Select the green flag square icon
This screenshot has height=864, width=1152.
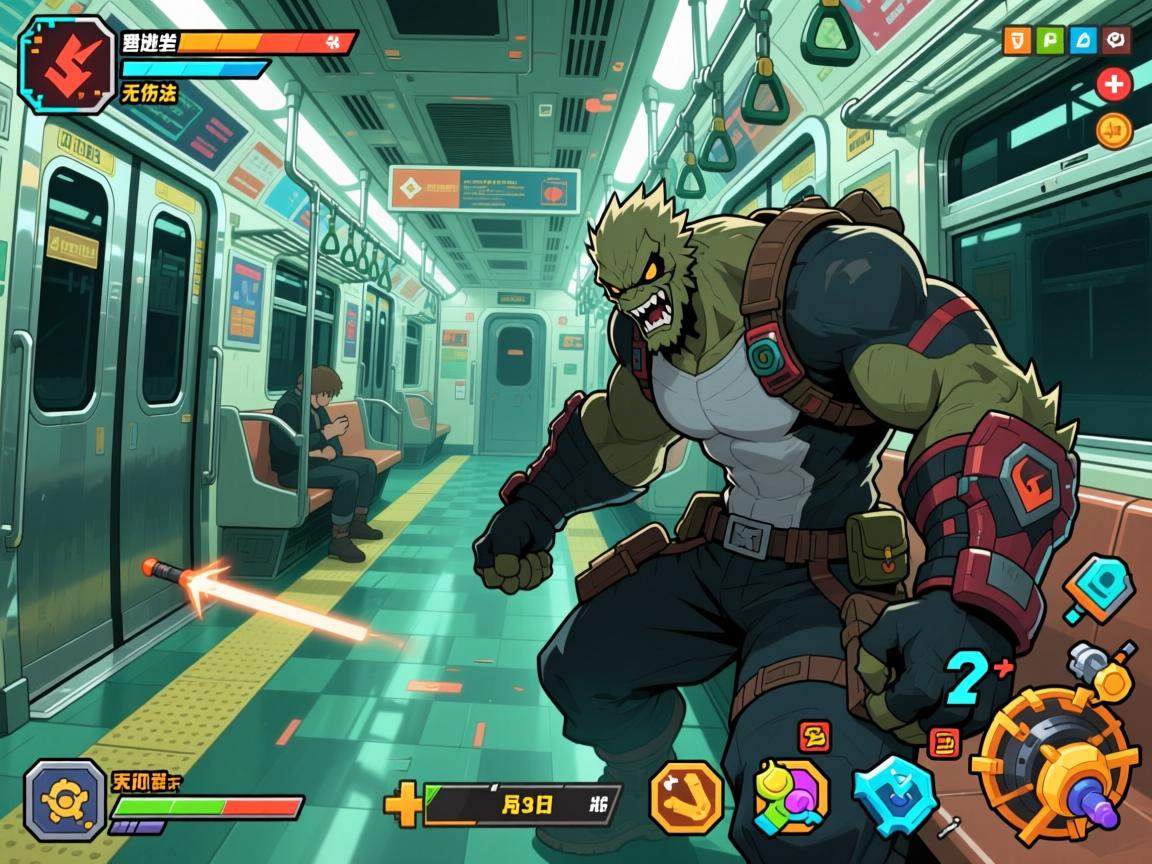coord(1049,41)
